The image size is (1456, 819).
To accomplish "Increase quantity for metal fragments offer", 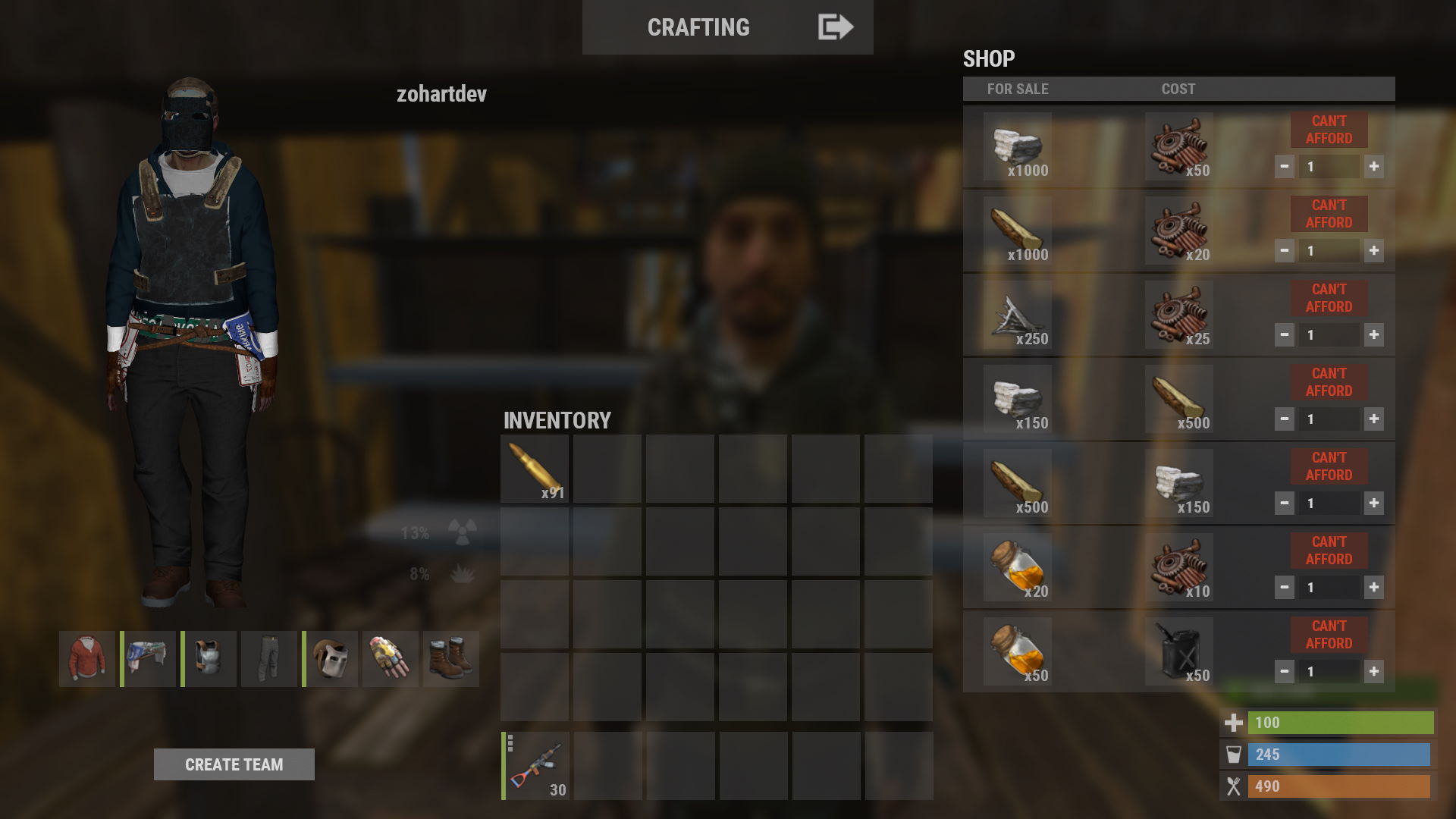I will coord(1373,335).
